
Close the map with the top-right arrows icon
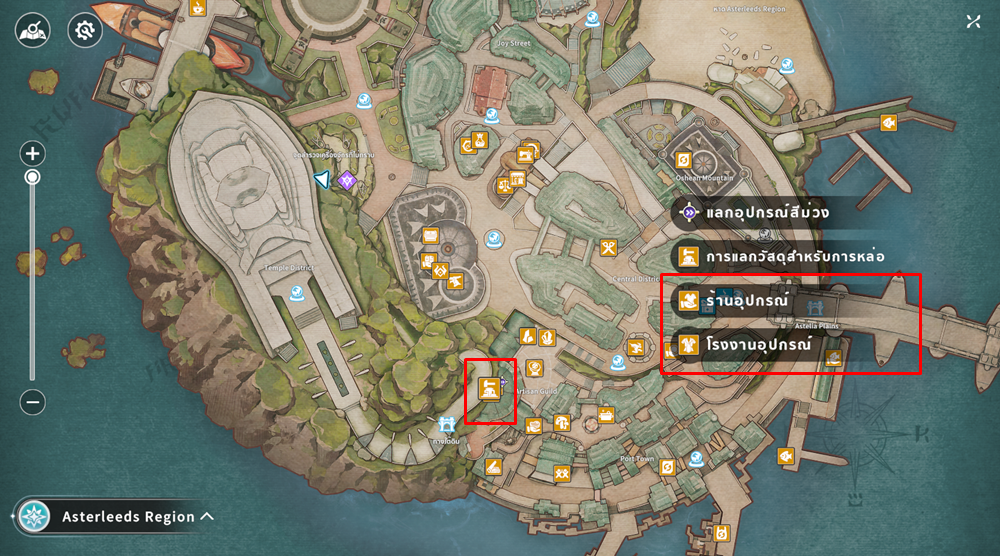click(x=973, y=22)
